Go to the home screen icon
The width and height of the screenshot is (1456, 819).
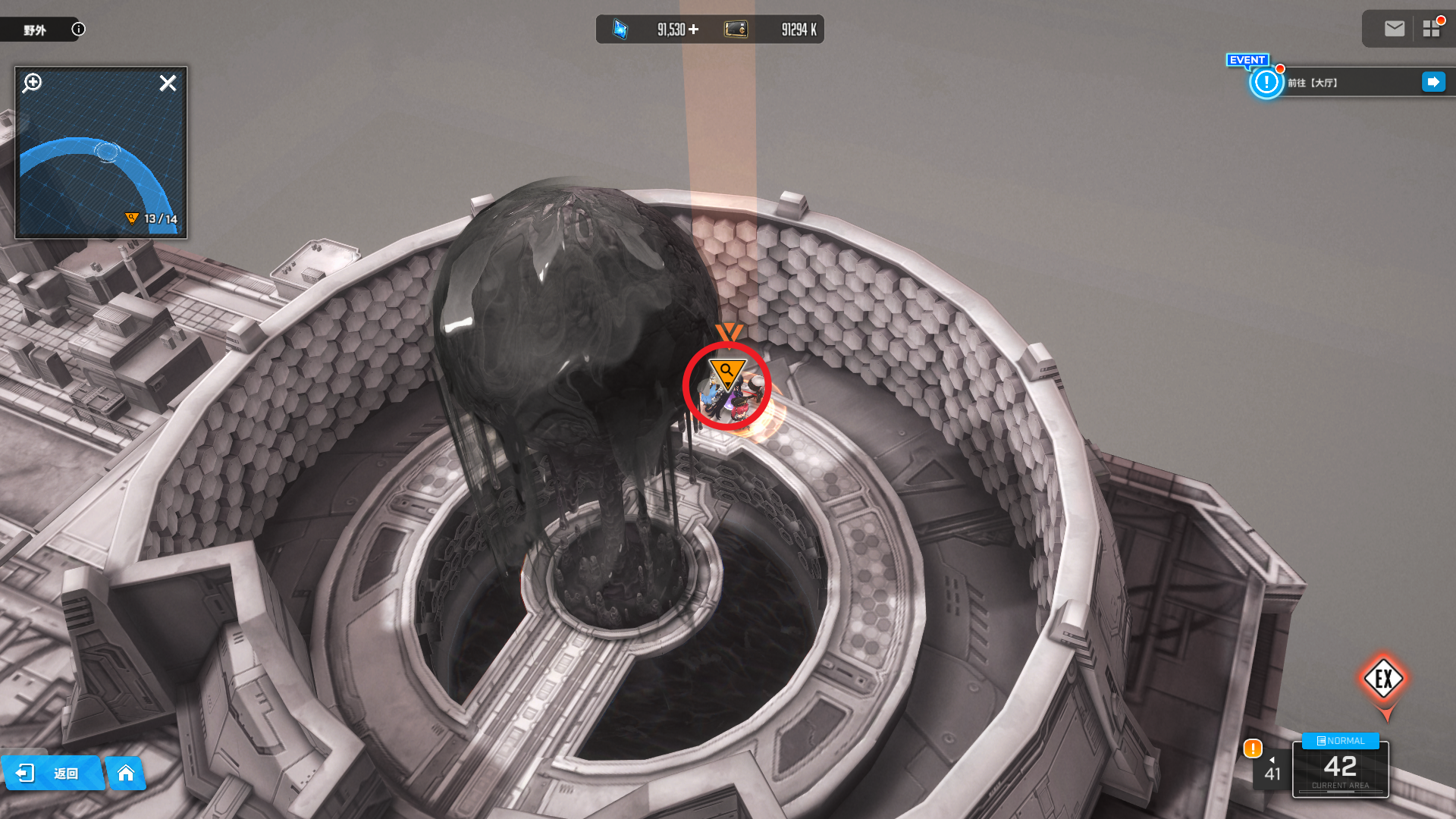126,773
